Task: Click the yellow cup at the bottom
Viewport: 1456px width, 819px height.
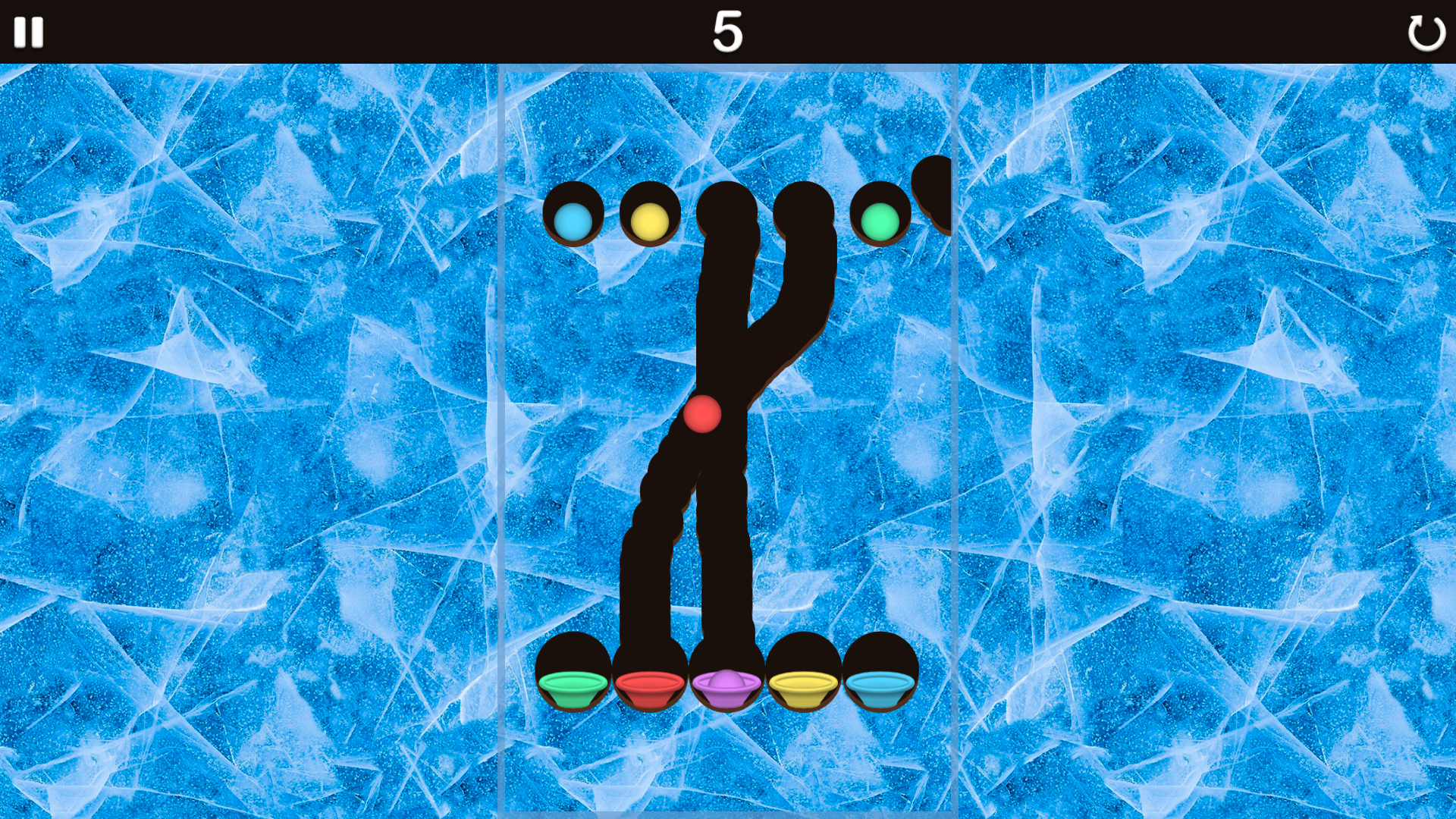Action: [802, 685]
